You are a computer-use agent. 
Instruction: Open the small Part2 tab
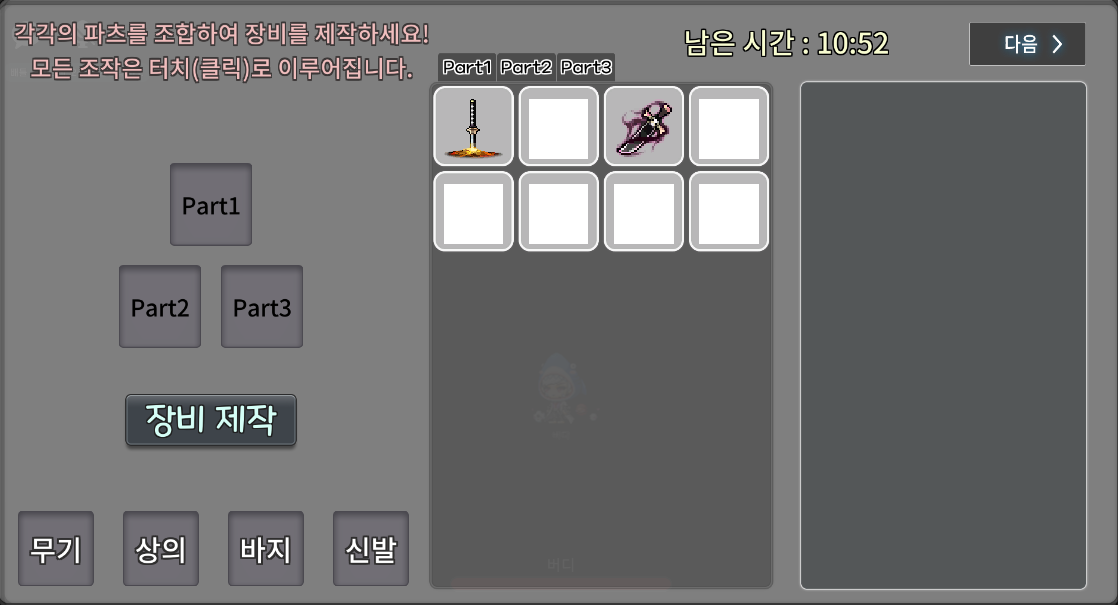click(x=526, y=68)
